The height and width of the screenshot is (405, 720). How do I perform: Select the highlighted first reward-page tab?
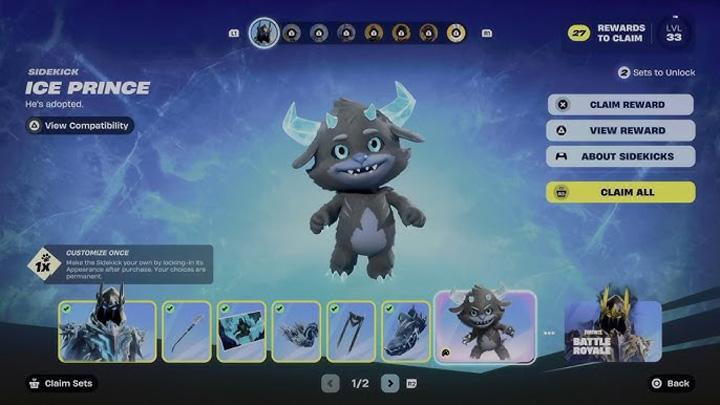click(x=264, y=33)
